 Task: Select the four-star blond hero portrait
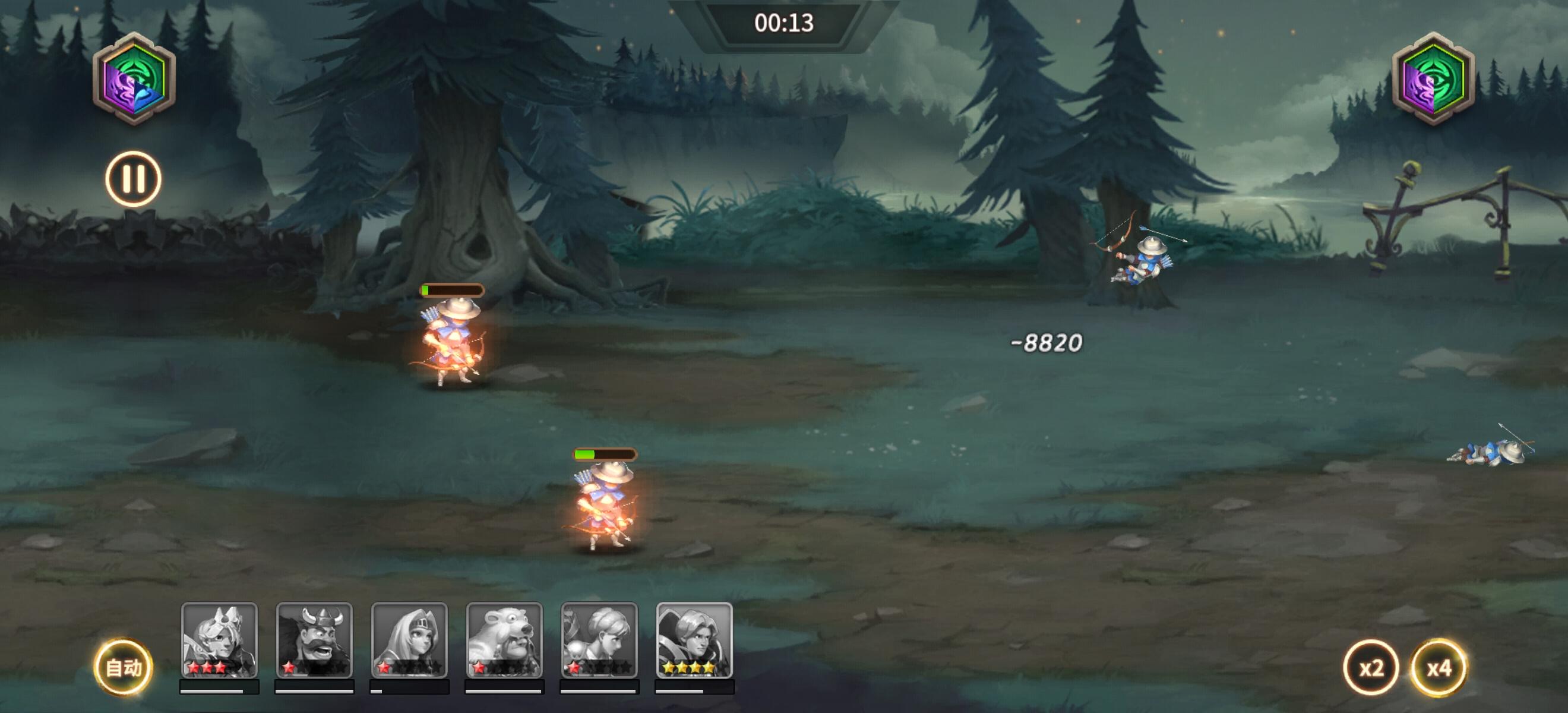[694, 639]
